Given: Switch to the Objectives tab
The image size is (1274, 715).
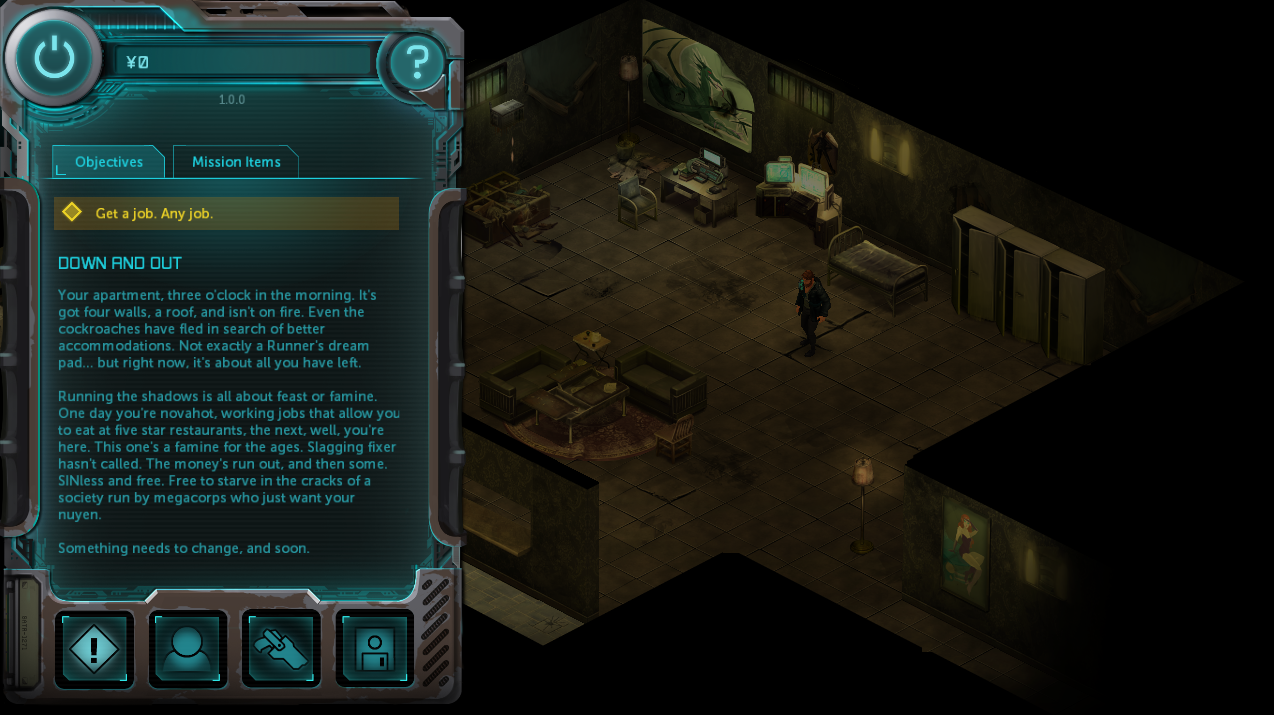Looking at the screenshot, I should click(x=108, y=162).
